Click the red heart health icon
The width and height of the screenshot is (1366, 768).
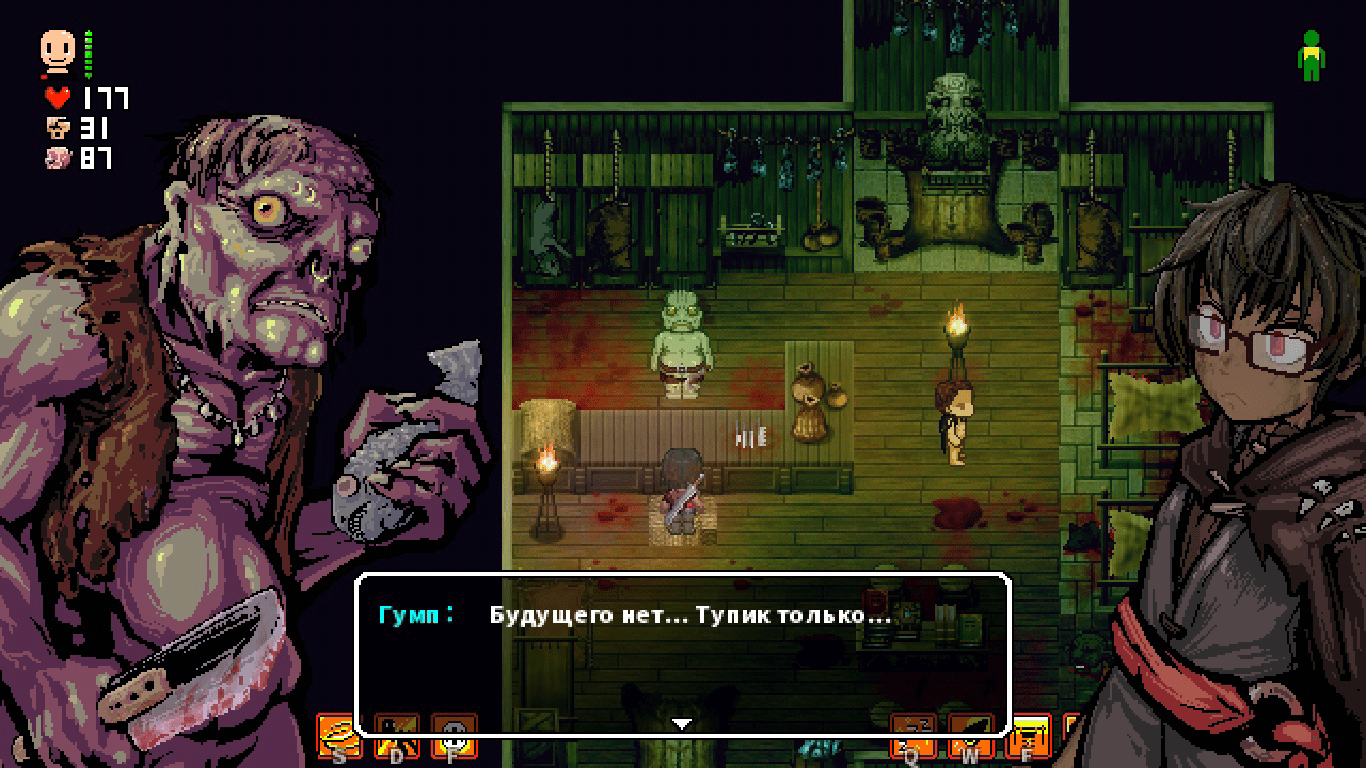coord(56,98)
